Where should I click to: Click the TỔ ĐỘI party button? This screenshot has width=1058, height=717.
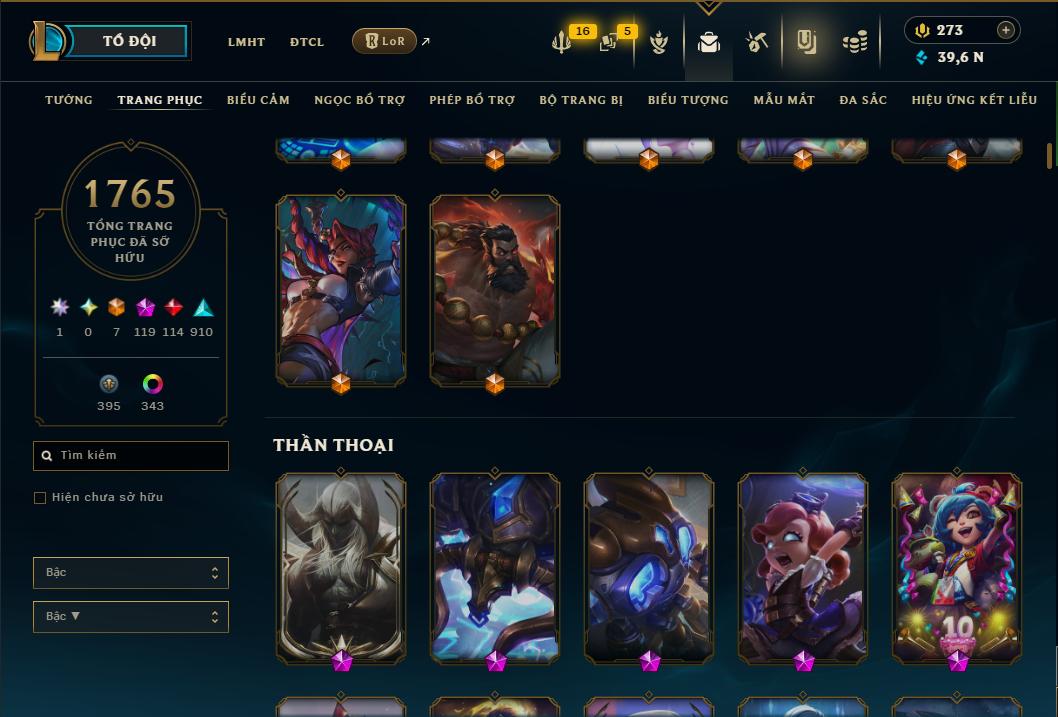pos(129,42)
